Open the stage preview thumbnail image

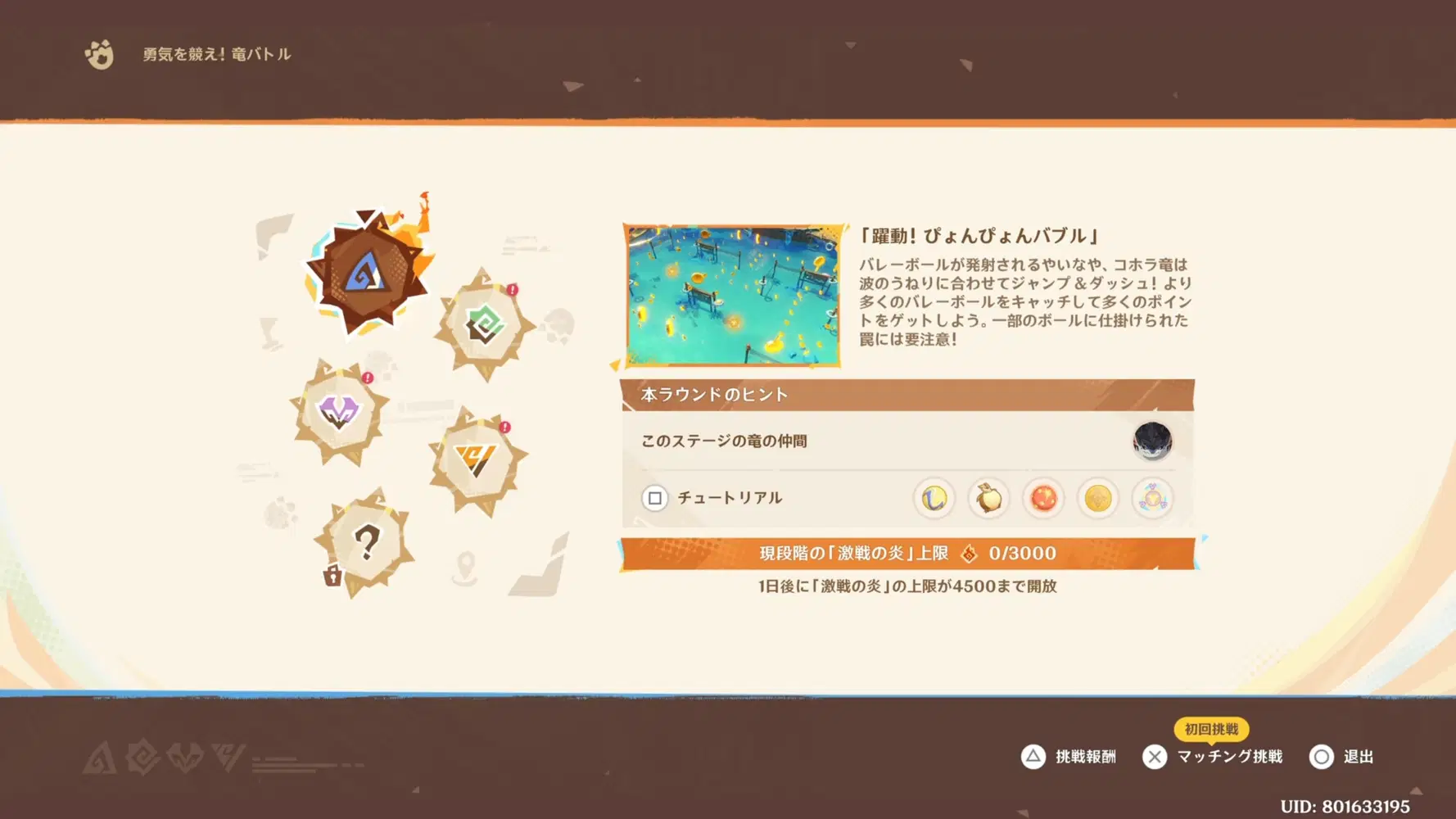click(734, 295)
